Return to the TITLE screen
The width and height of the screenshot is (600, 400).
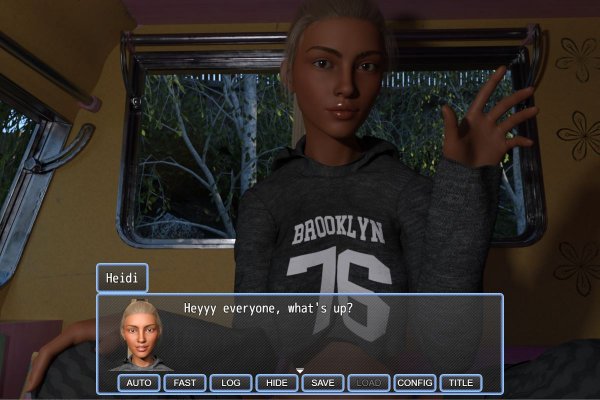(x=461, y=383)
